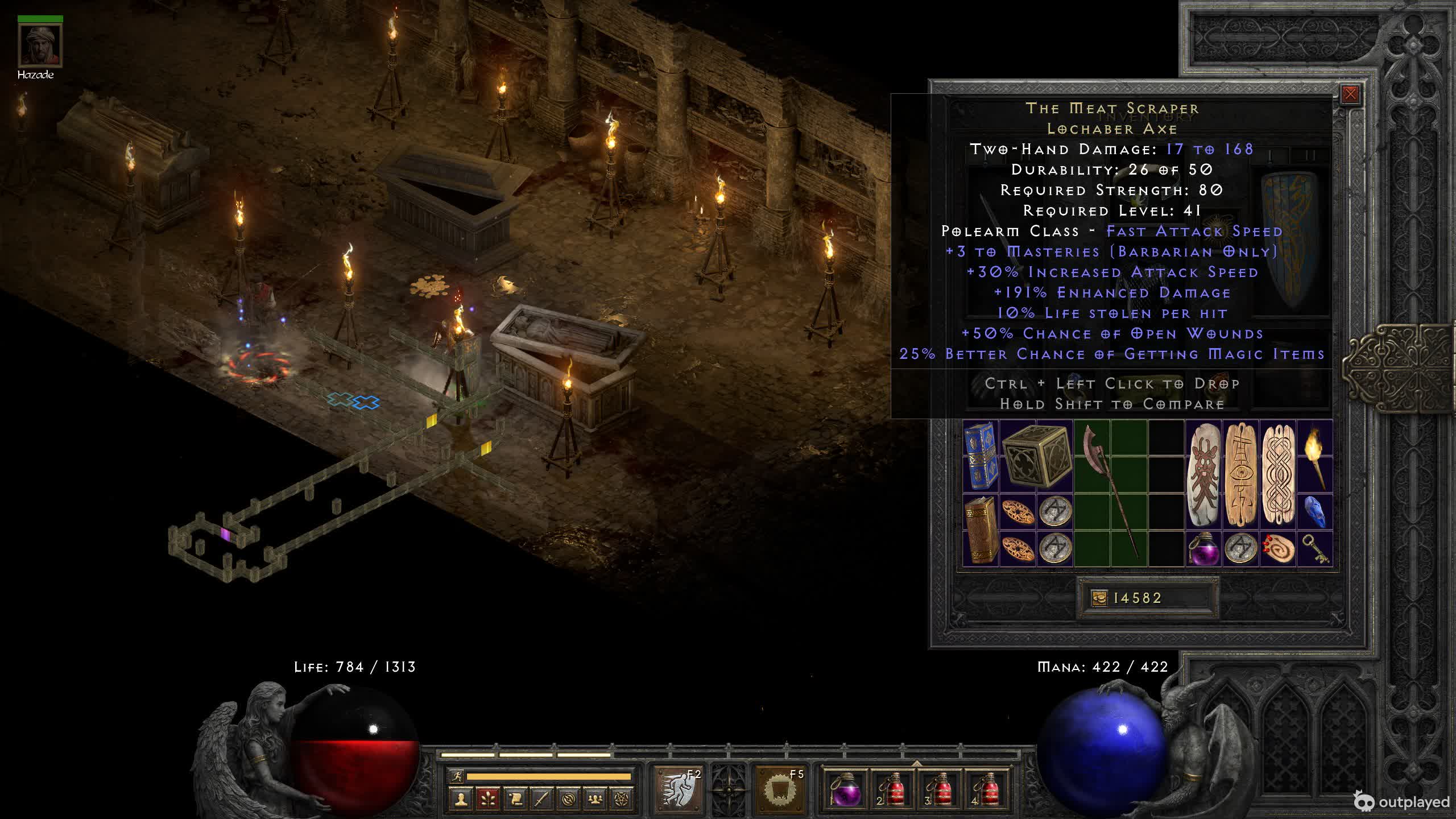Close the inventory panel
Viewport: 1456px width, 819px height.
(x=1350, y=94)
